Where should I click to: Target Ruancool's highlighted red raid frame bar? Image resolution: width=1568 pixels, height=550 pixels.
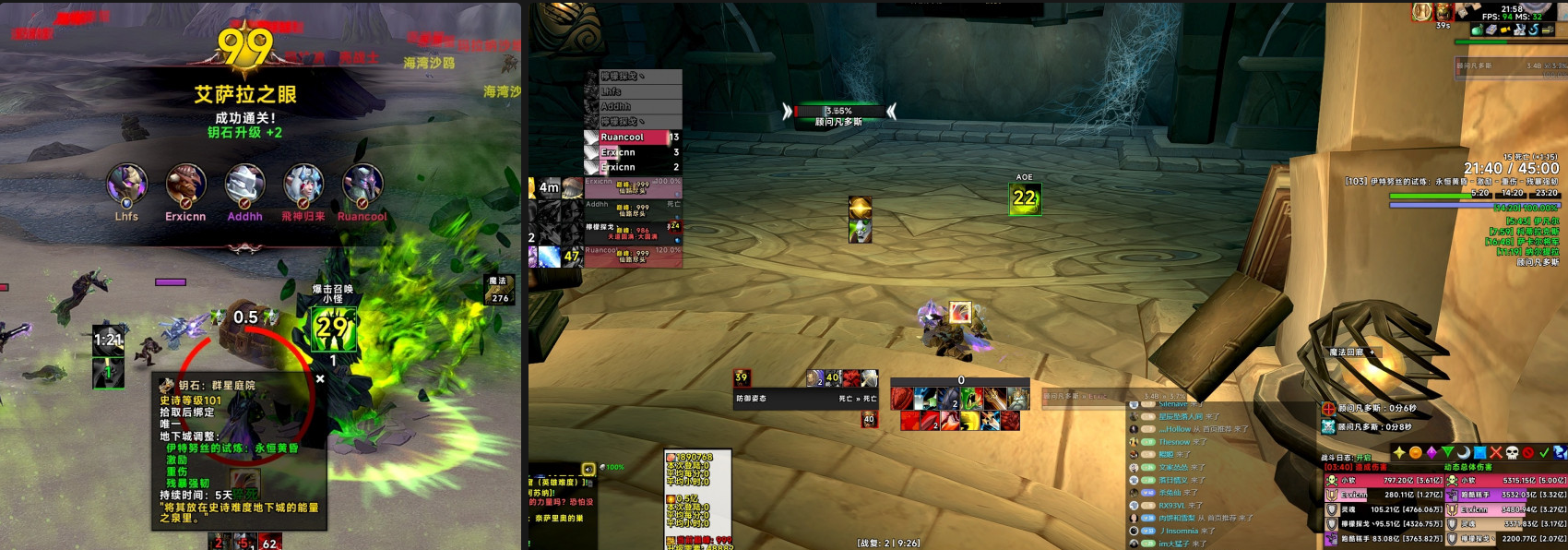tap(634, 137)
